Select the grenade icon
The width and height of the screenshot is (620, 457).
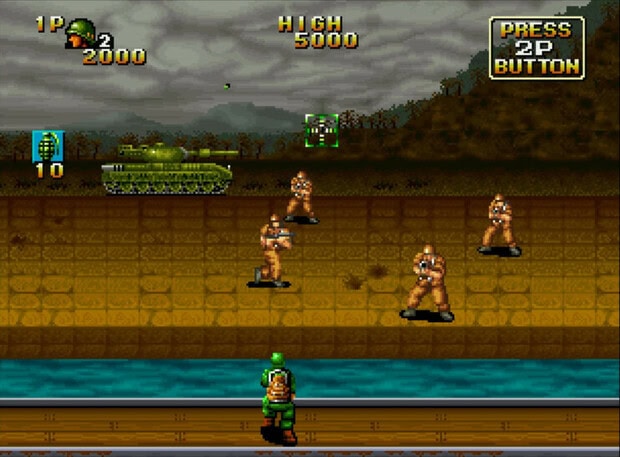47,145
